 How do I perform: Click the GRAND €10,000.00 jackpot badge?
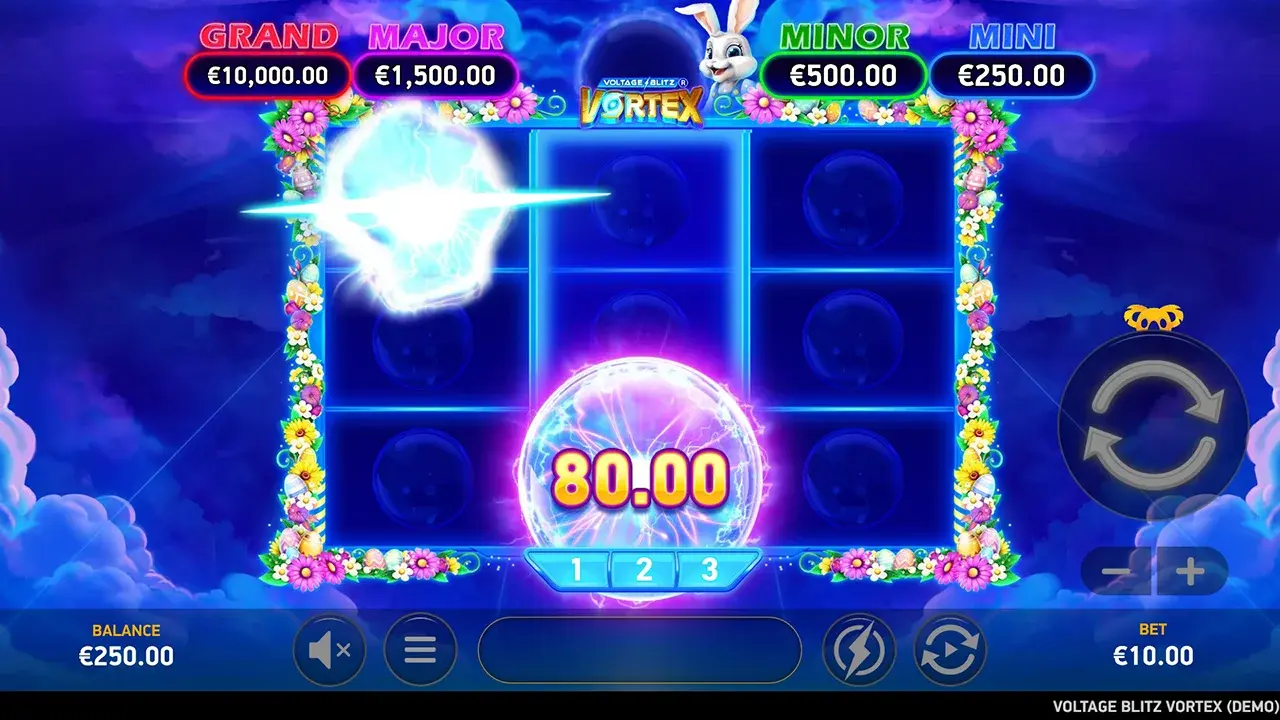coord(266,74)
